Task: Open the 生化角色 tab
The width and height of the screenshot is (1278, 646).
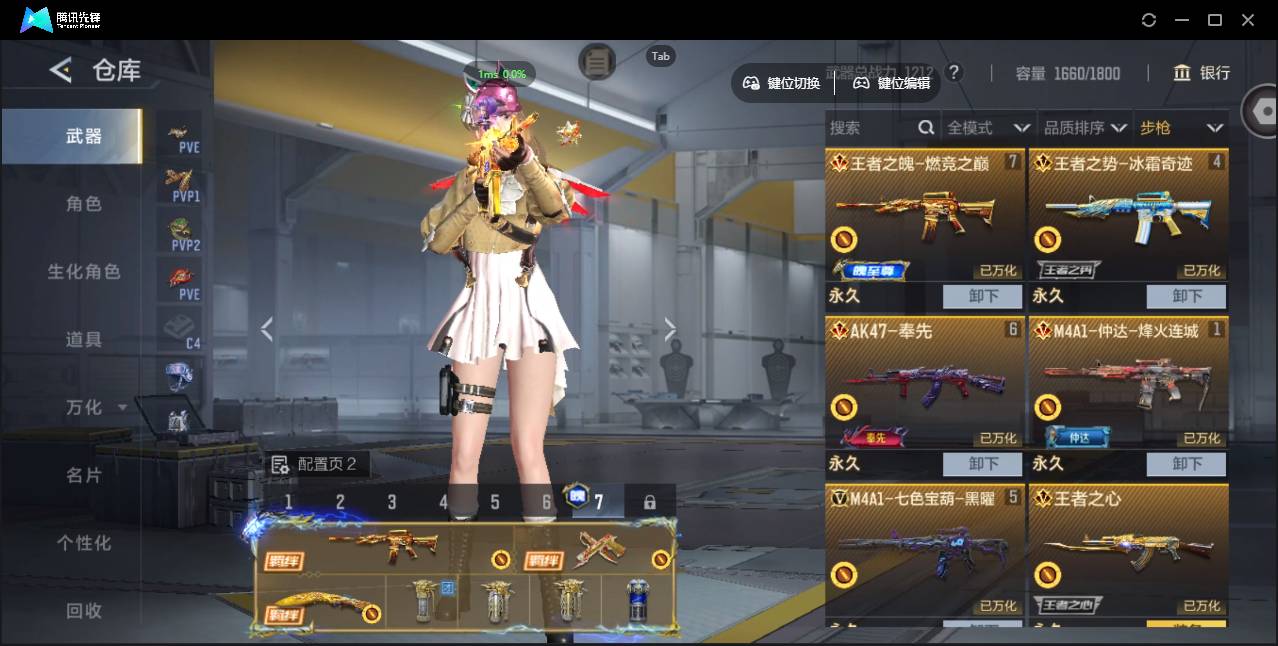Action: click(x=84, y=272)
